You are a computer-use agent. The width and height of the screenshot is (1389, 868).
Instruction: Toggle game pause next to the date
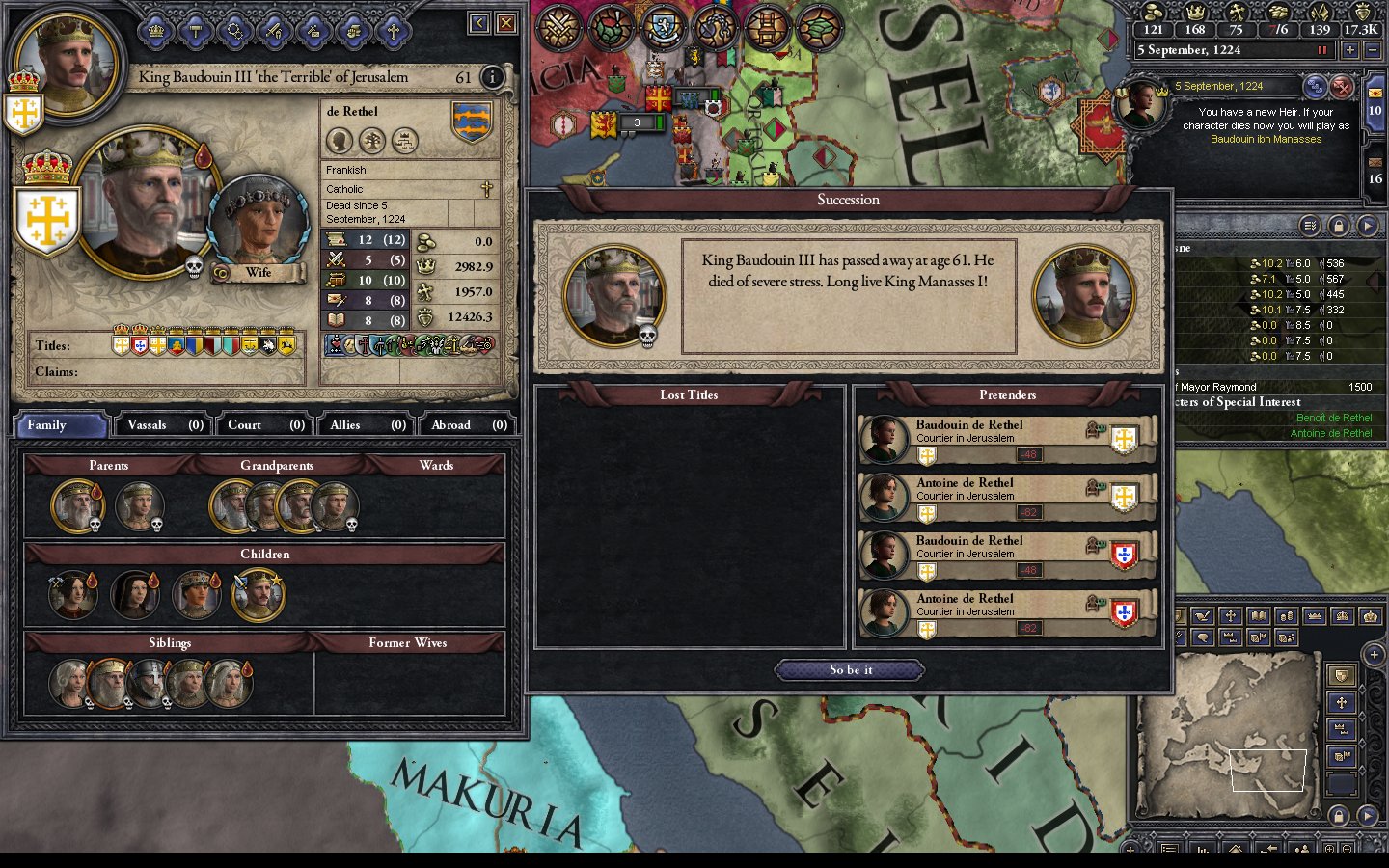[x=1322, y=50]
